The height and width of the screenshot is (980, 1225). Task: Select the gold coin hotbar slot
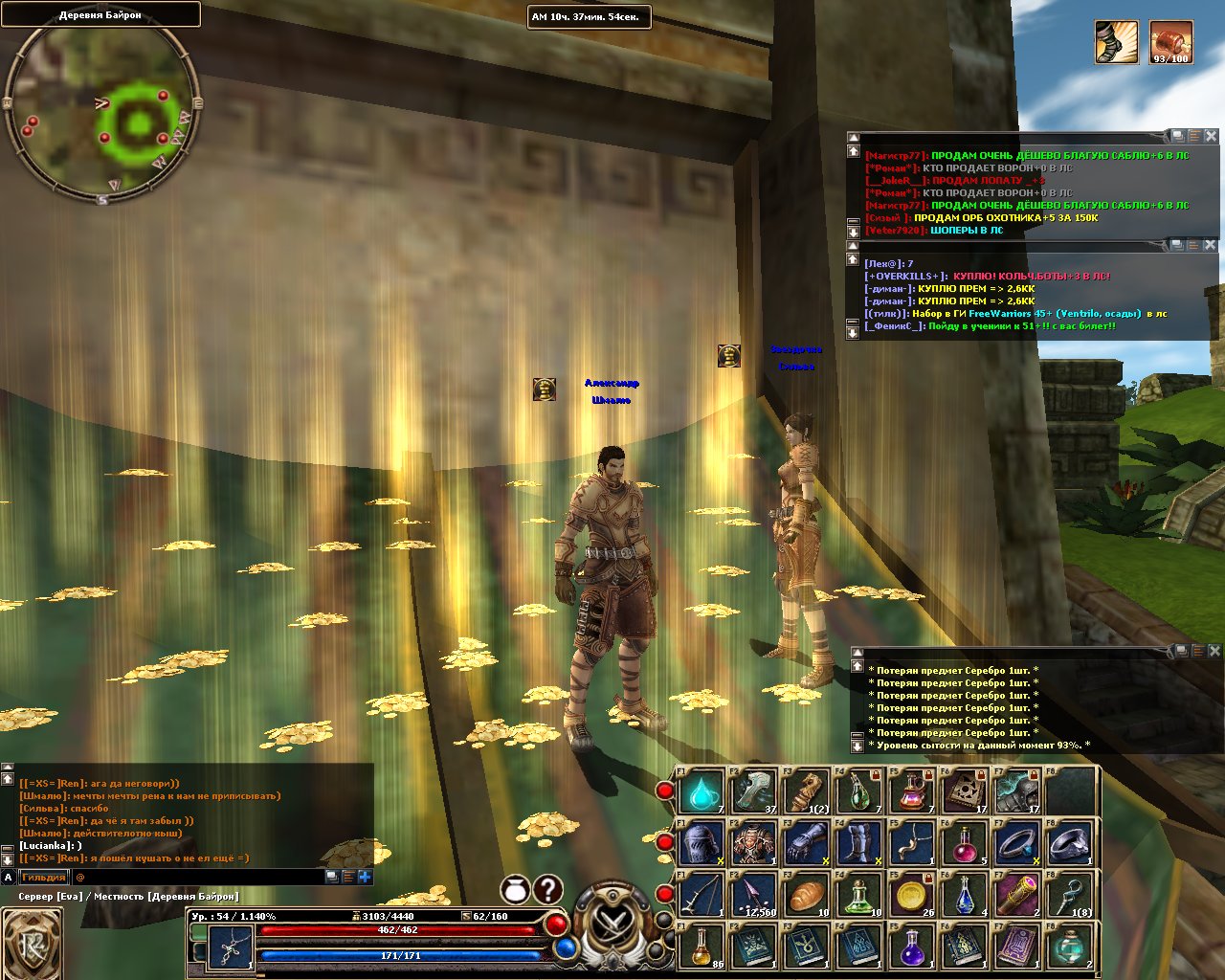(x=912, y=896)
